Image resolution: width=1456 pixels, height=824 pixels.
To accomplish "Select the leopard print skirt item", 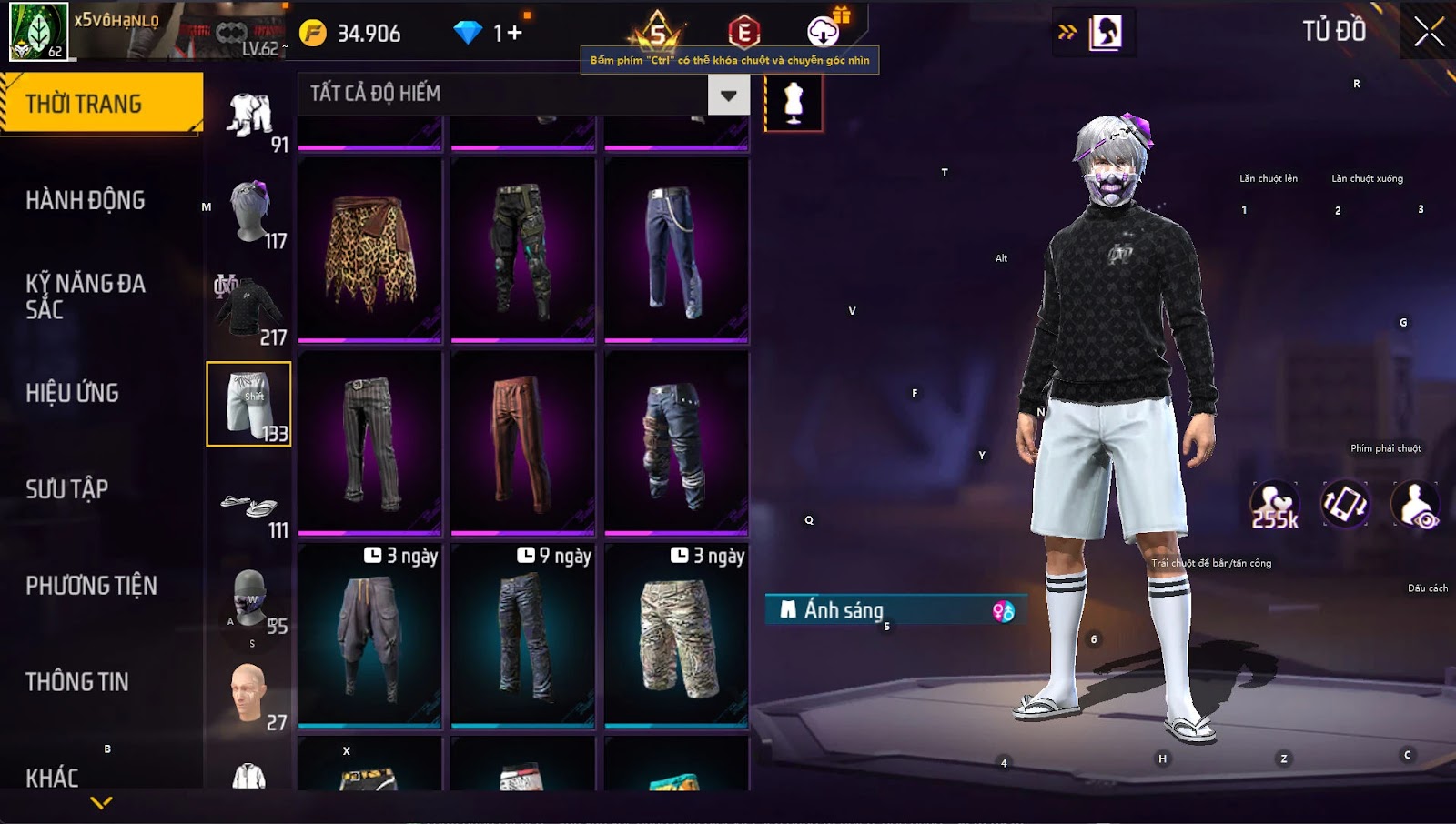I will point(369,250).
